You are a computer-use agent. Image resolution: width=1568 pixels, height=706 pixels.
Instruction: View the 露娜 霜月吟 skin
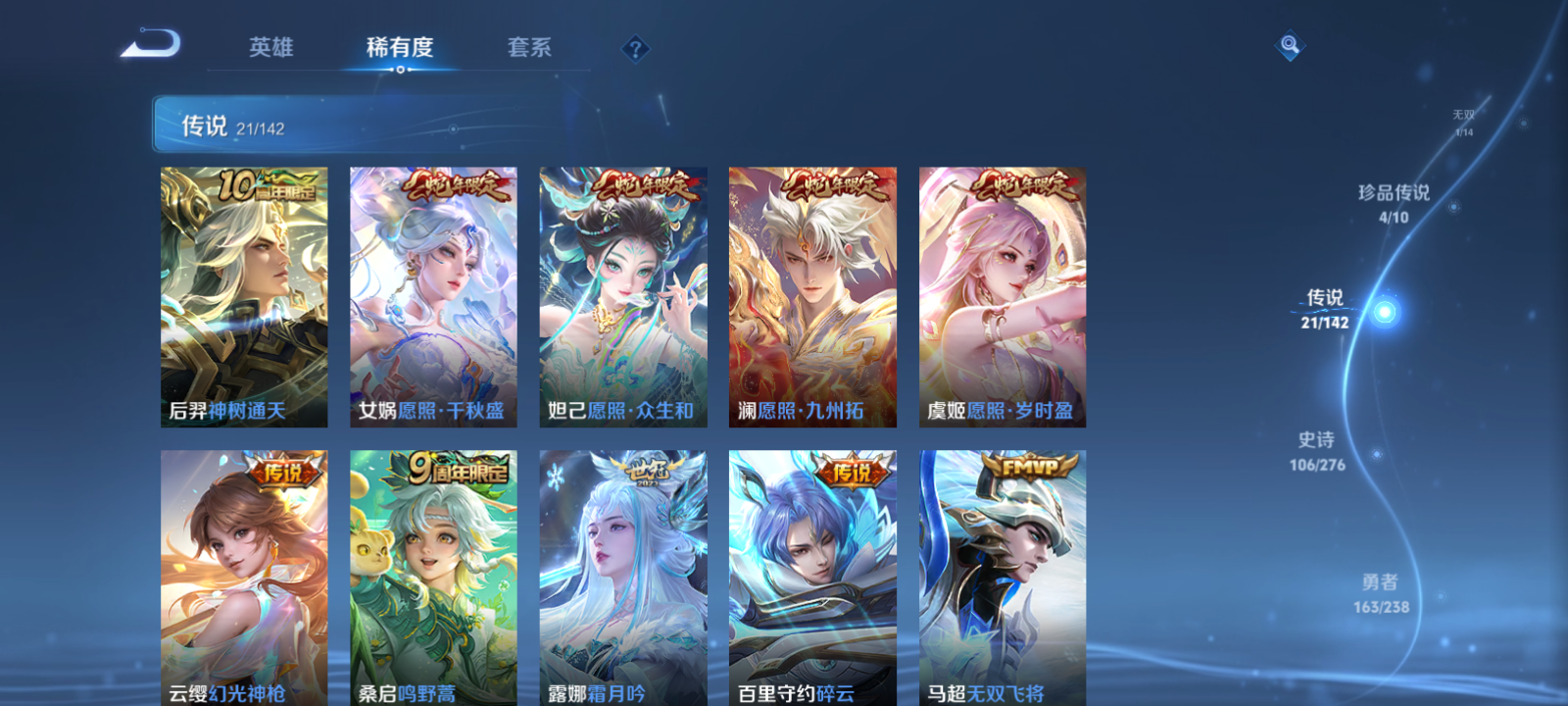623,579
